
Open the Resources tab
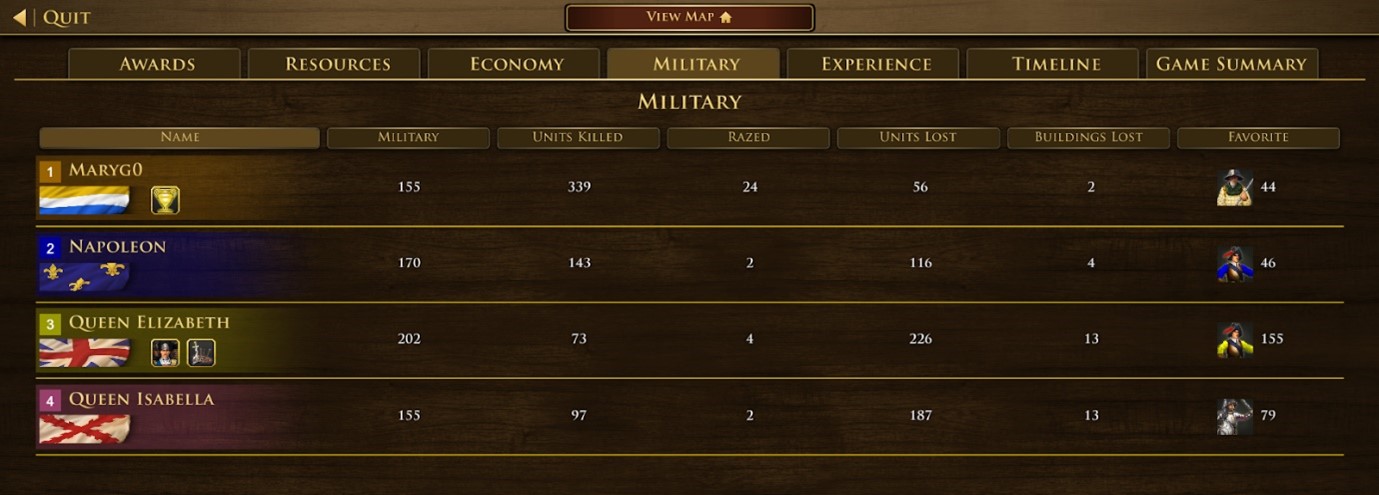[x=337, y=64]
